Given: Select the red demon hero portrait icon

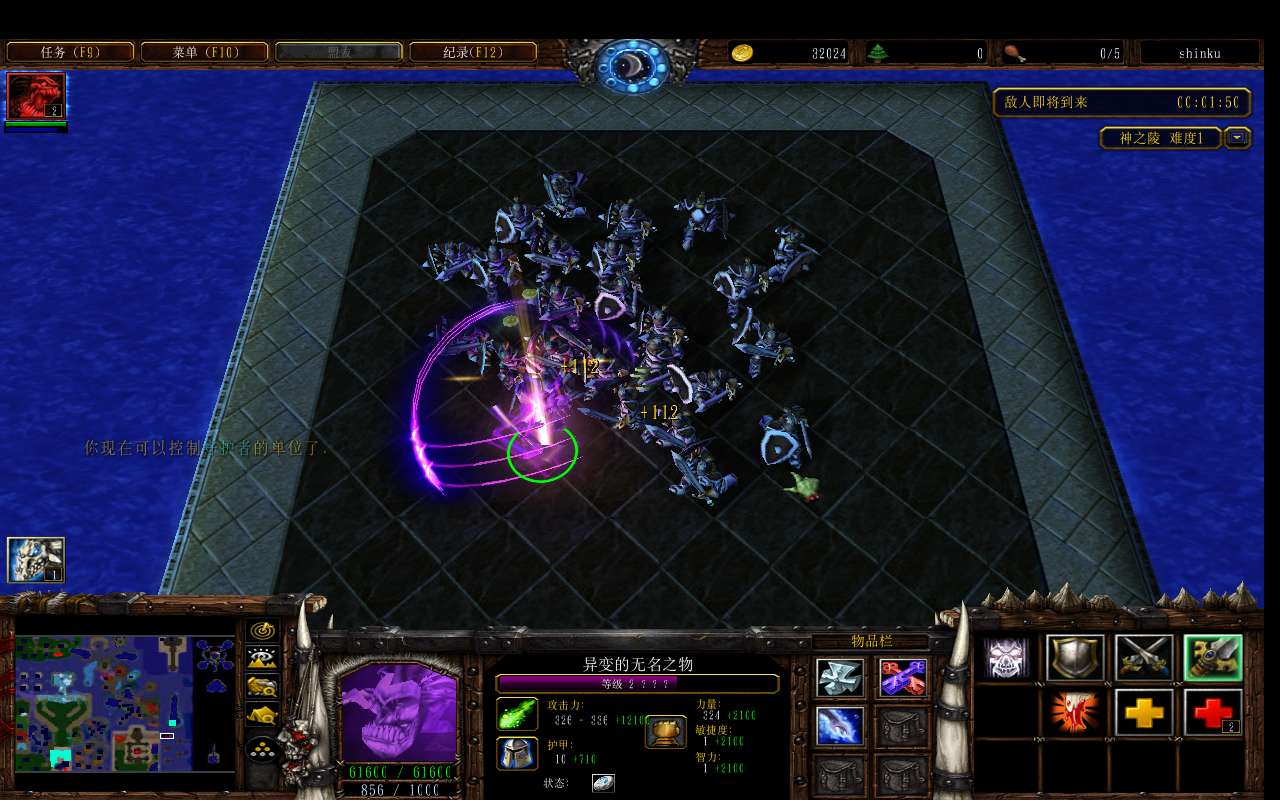Looking at the screenshot, I should tap(36, 96).
